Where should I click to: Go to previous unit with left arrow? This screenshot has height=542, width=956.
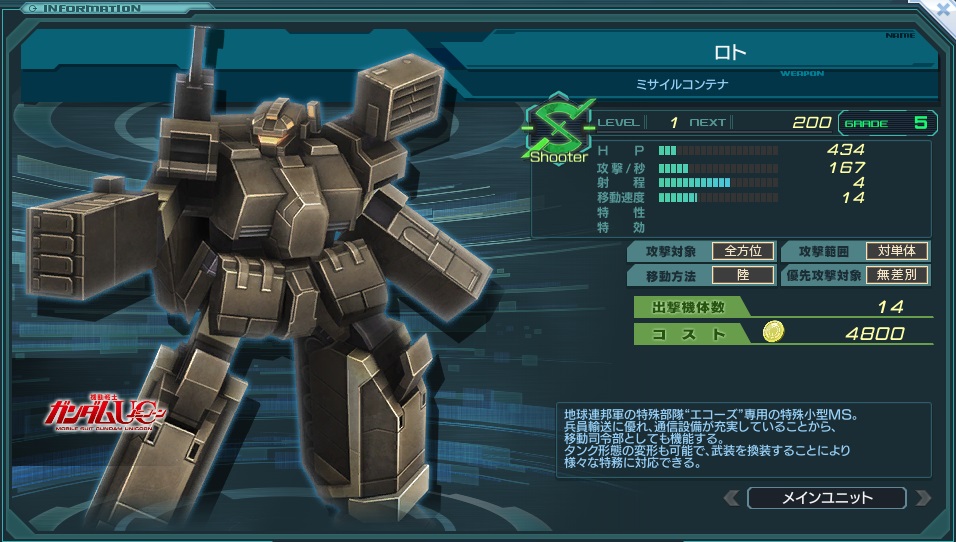[x=731, y=497]
